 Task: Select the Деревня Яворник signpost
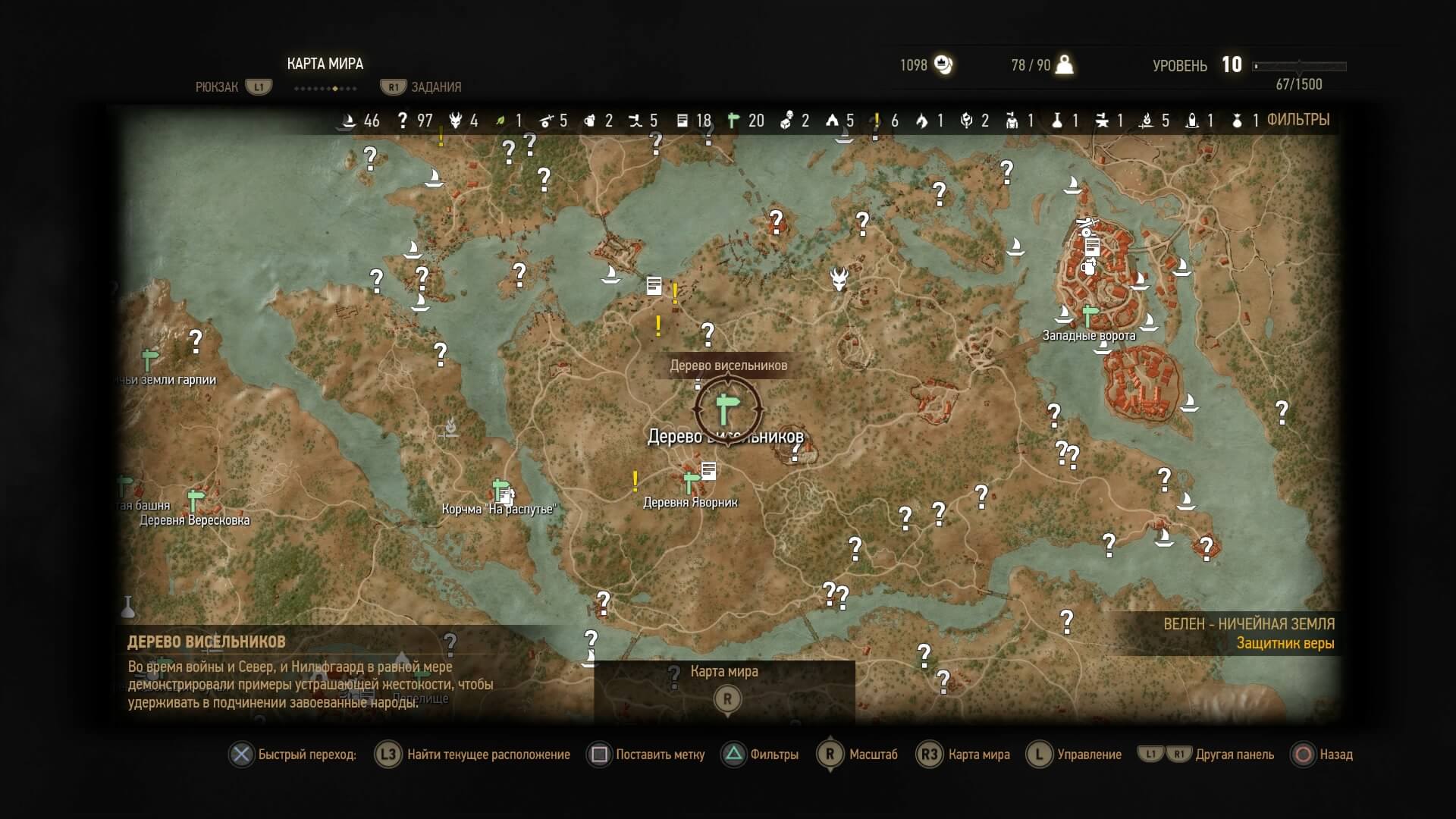click(690, 482)
